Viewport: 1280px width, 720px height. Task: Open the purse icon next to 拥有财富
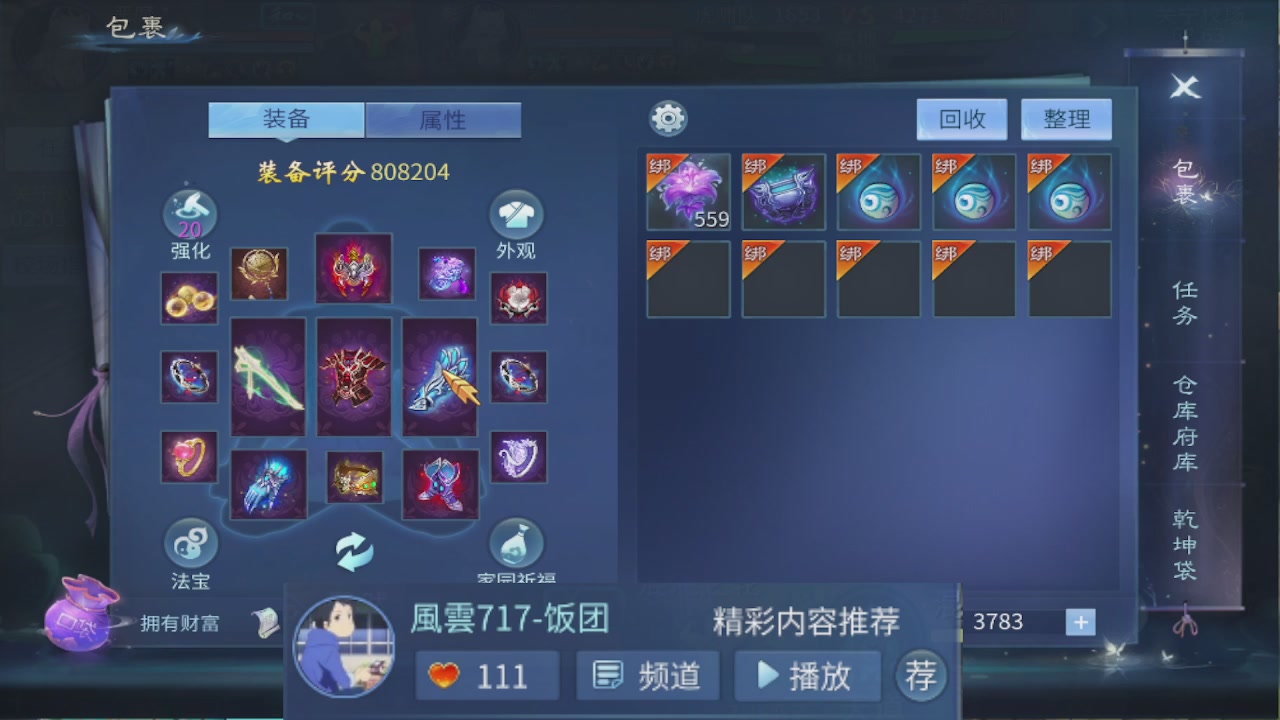(x=80, y=623)
